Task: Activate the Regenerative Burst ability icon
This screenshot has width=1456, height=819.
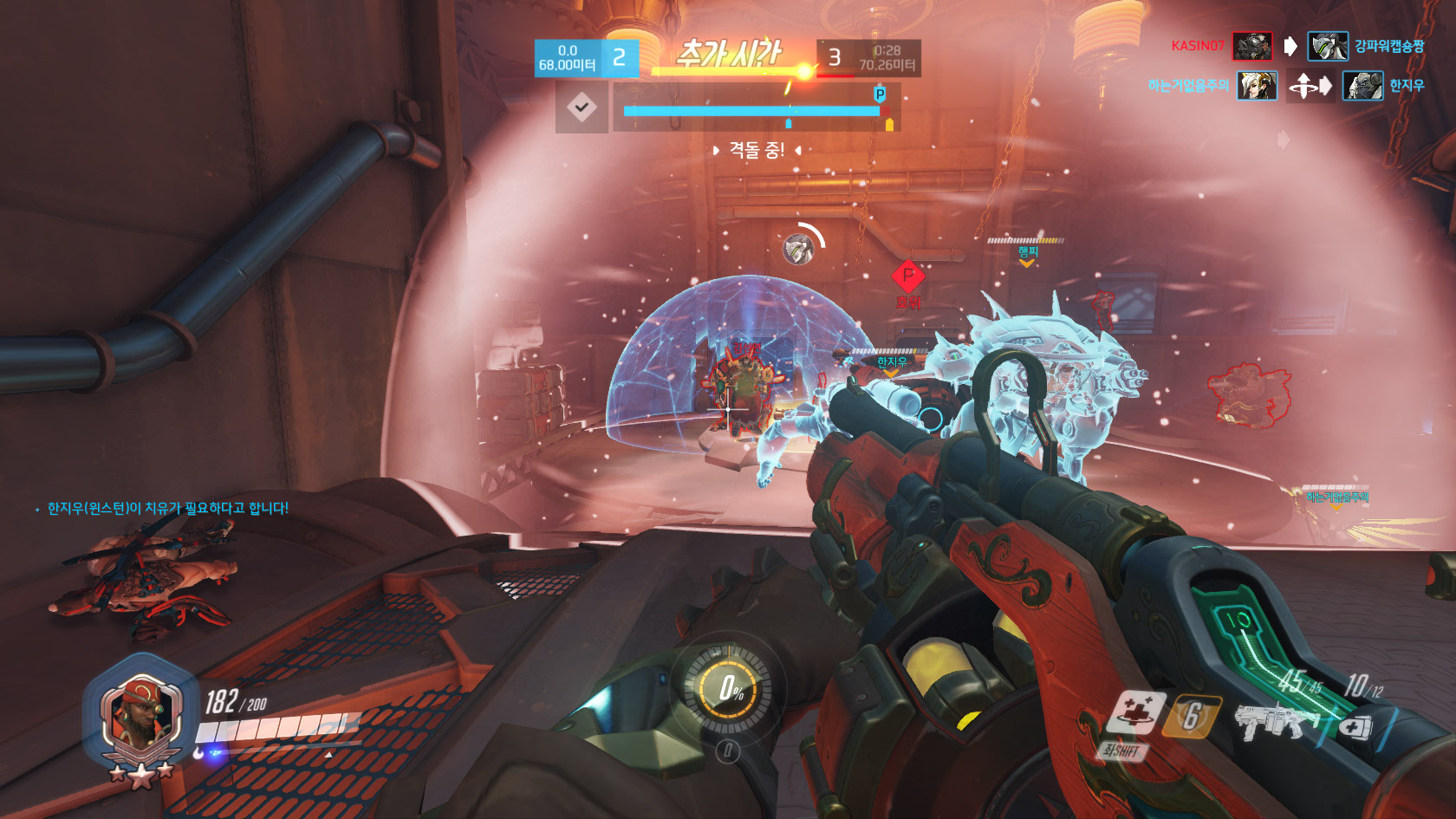Action: 1132,714
